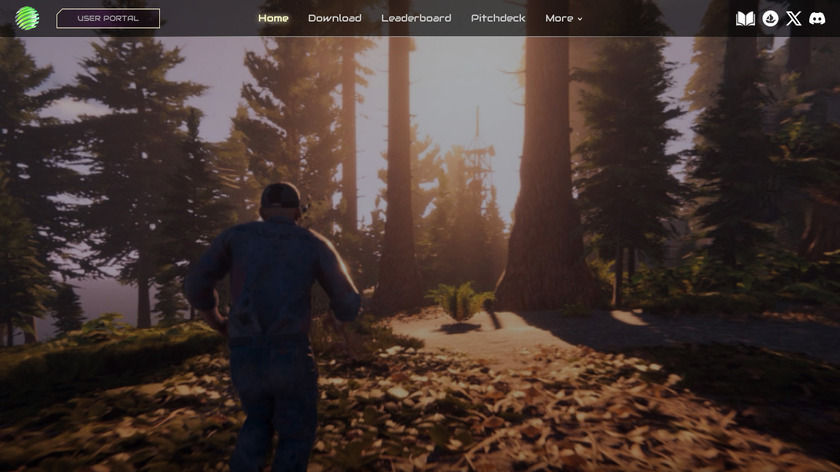Open the Pitchdeck link
This screenshot has height=472, width=840.
tap(498, 18)
